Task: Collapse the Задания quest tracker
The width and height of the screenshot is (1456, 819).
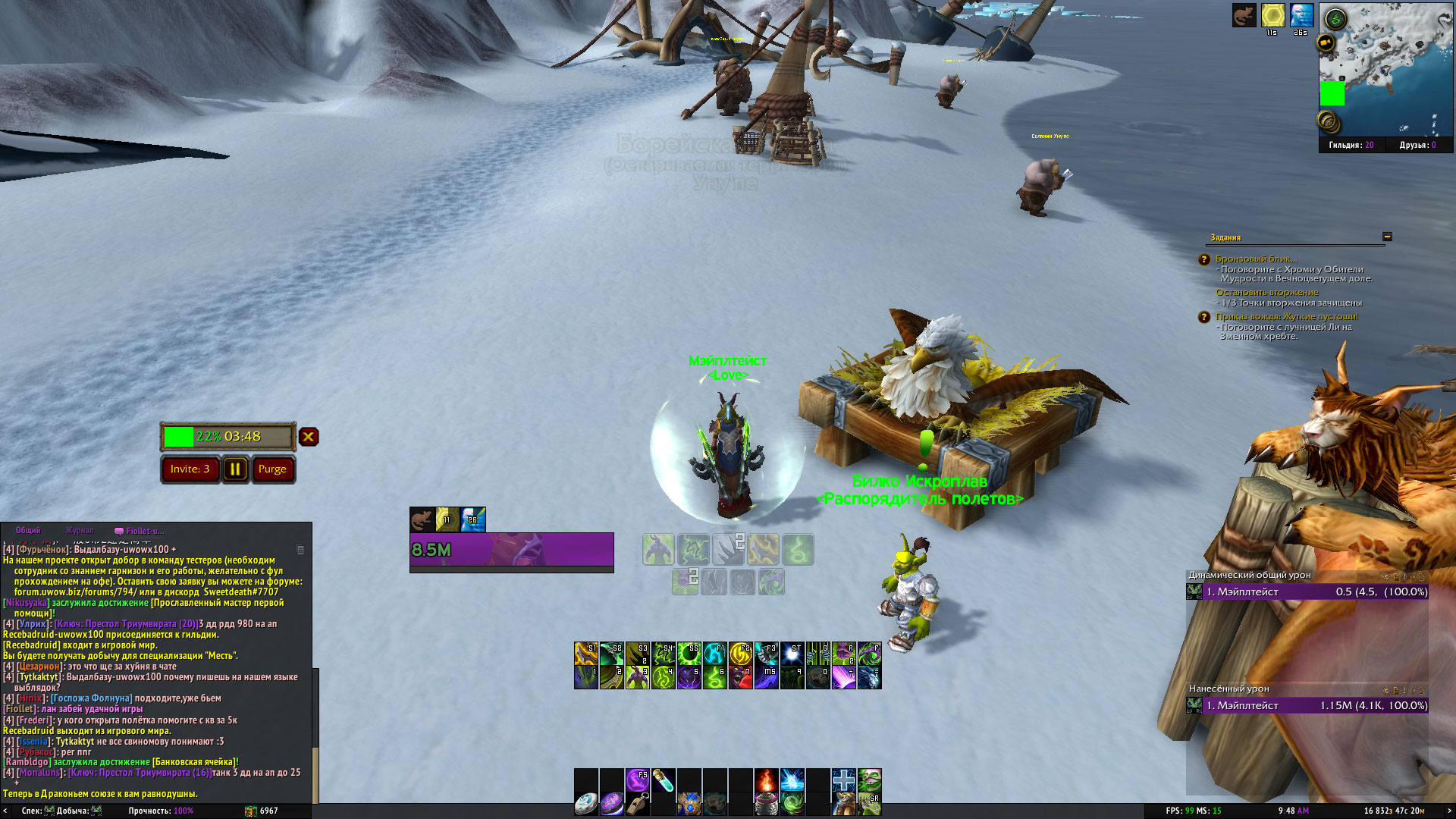Action: 1387,237
